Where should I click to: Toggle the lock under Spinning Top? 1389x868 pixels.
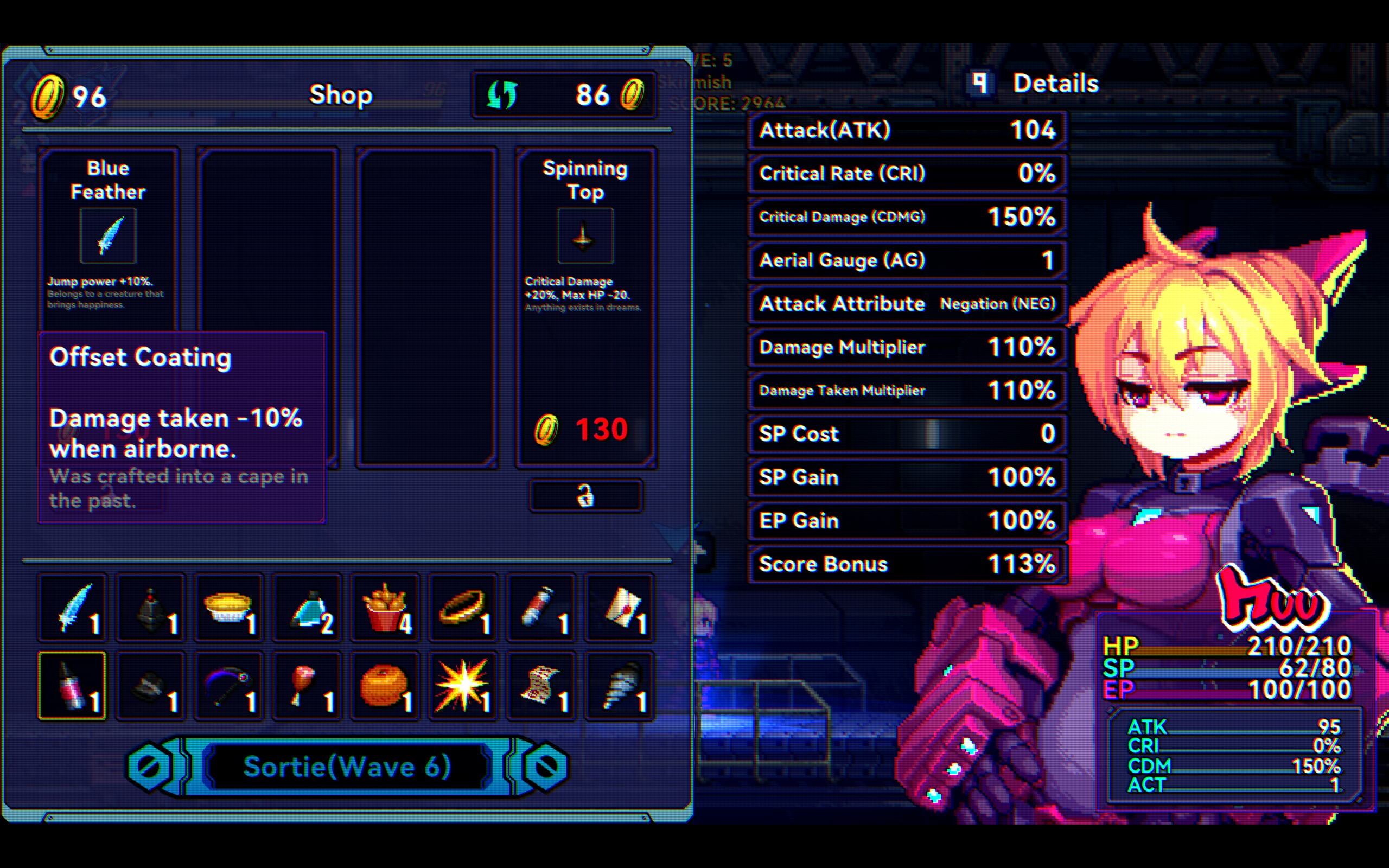tap(585, 495)
